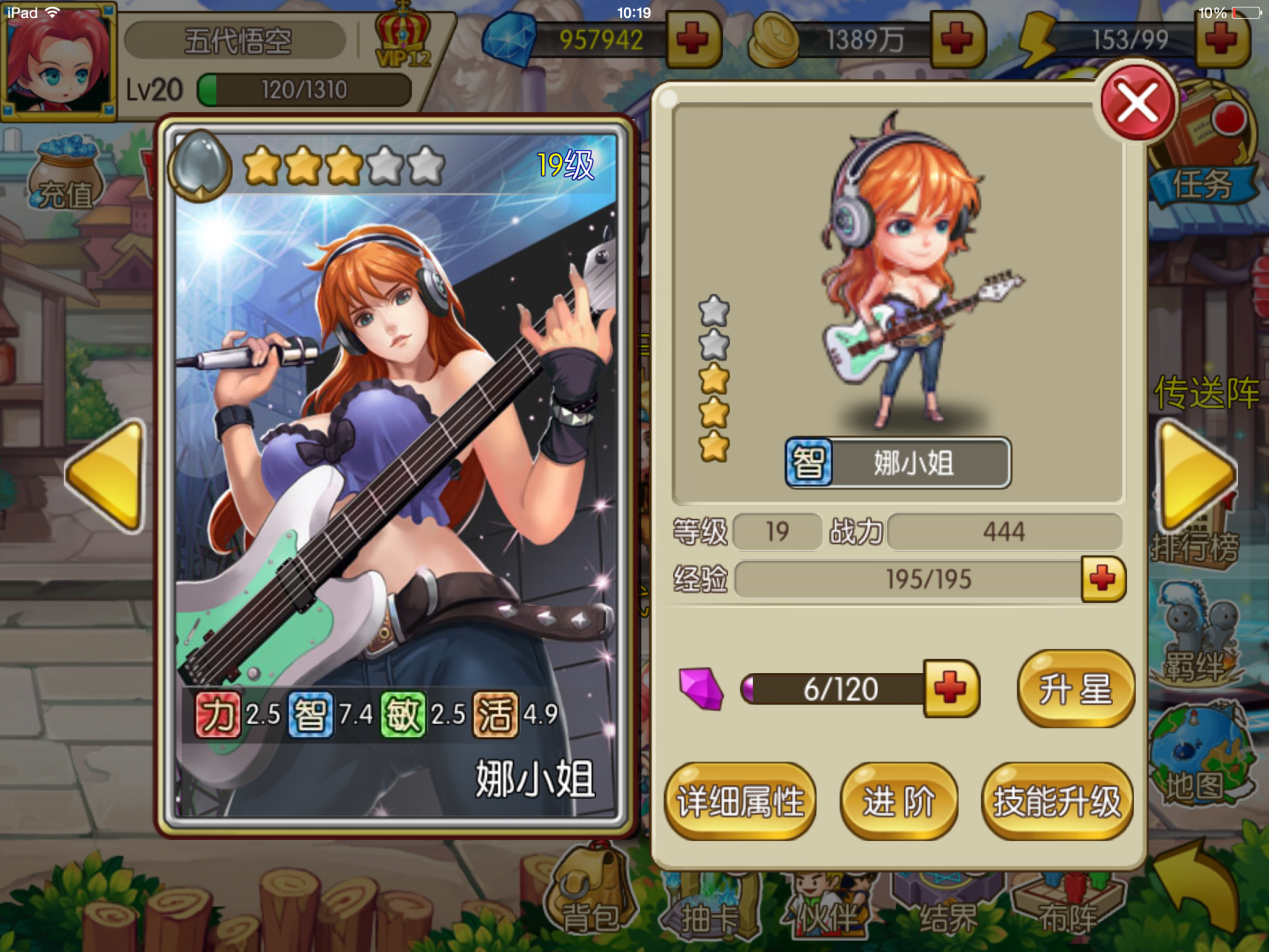Open the 充值 recharge shop
This screenshot has width=1269, height=952.
point(66,175)
